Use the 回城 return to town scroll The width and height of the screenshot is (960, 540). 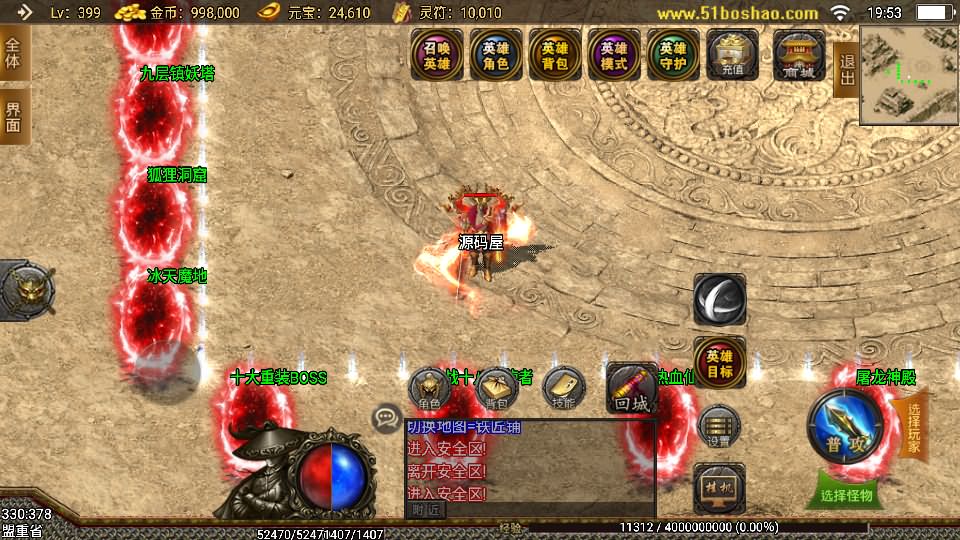[632, 389]
